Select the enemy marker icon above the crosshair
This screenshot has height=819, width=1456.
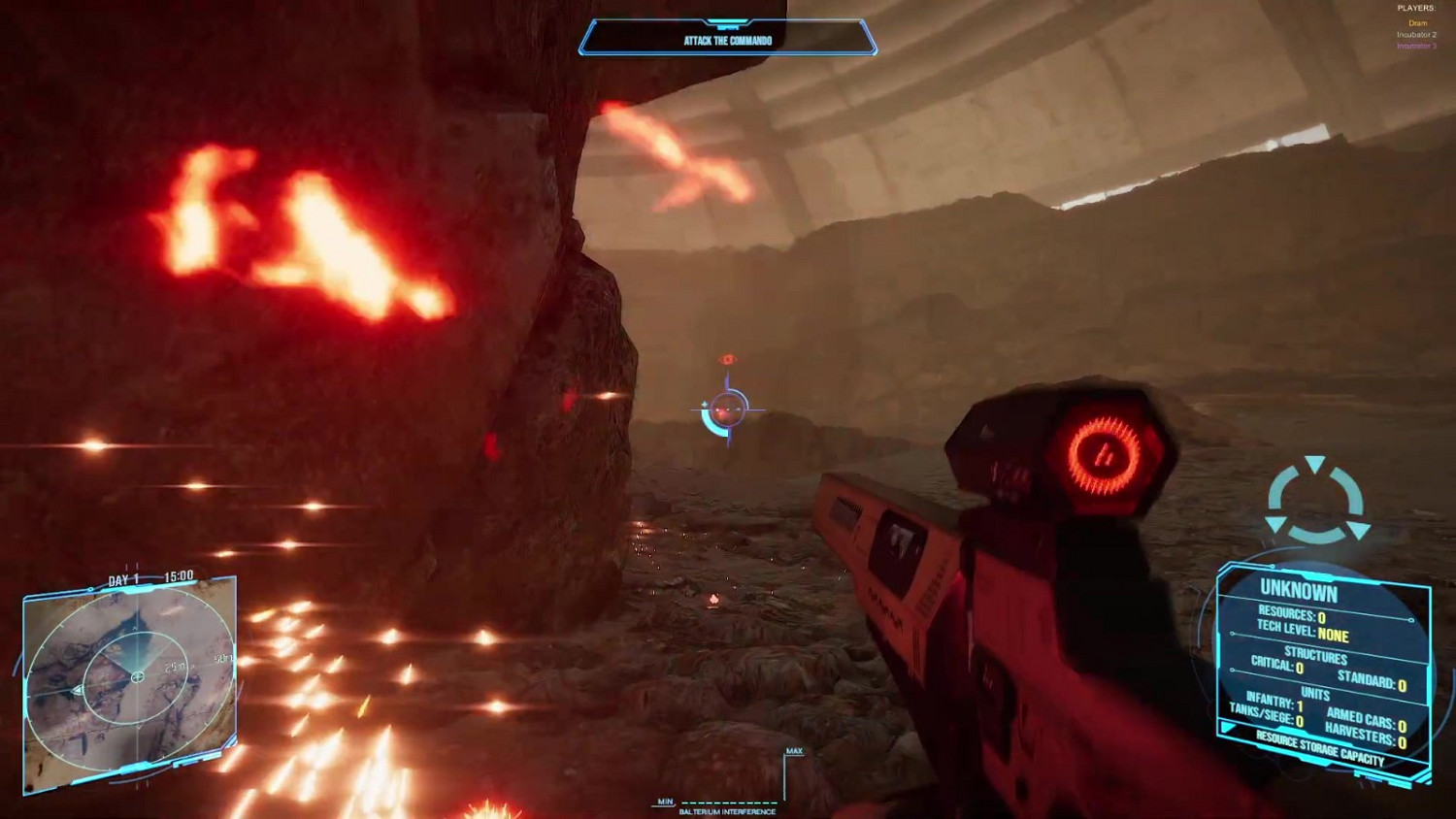[x=728, y=357]
